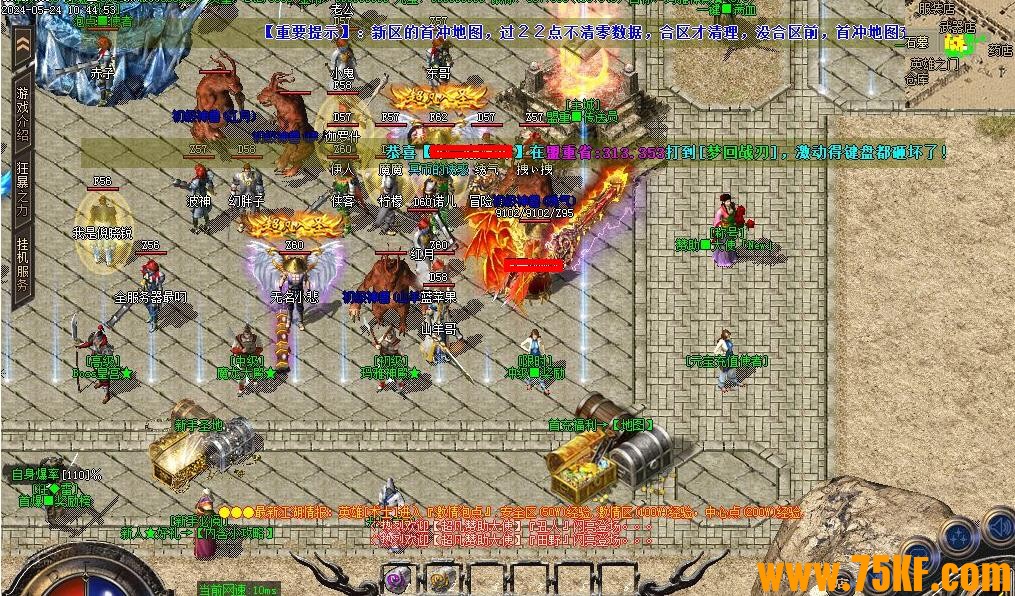Use the golden scroll in the hotbar

(439, 578)
